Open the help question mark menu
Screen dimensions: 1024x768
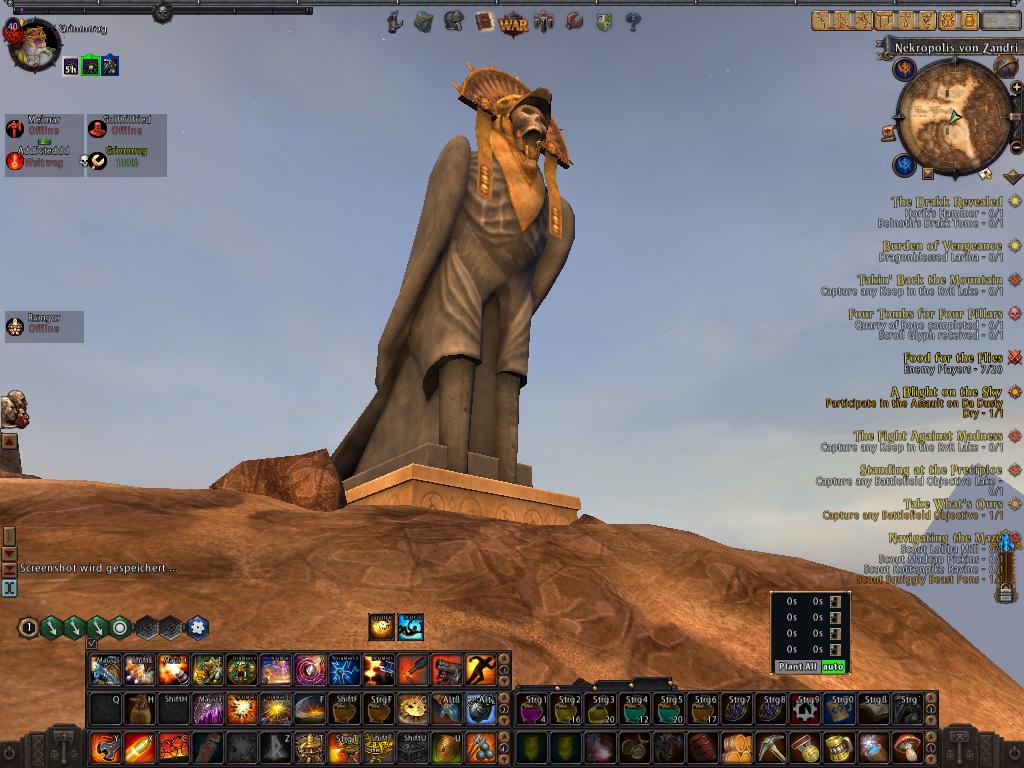pyautogui.click(x=632, y=21)
